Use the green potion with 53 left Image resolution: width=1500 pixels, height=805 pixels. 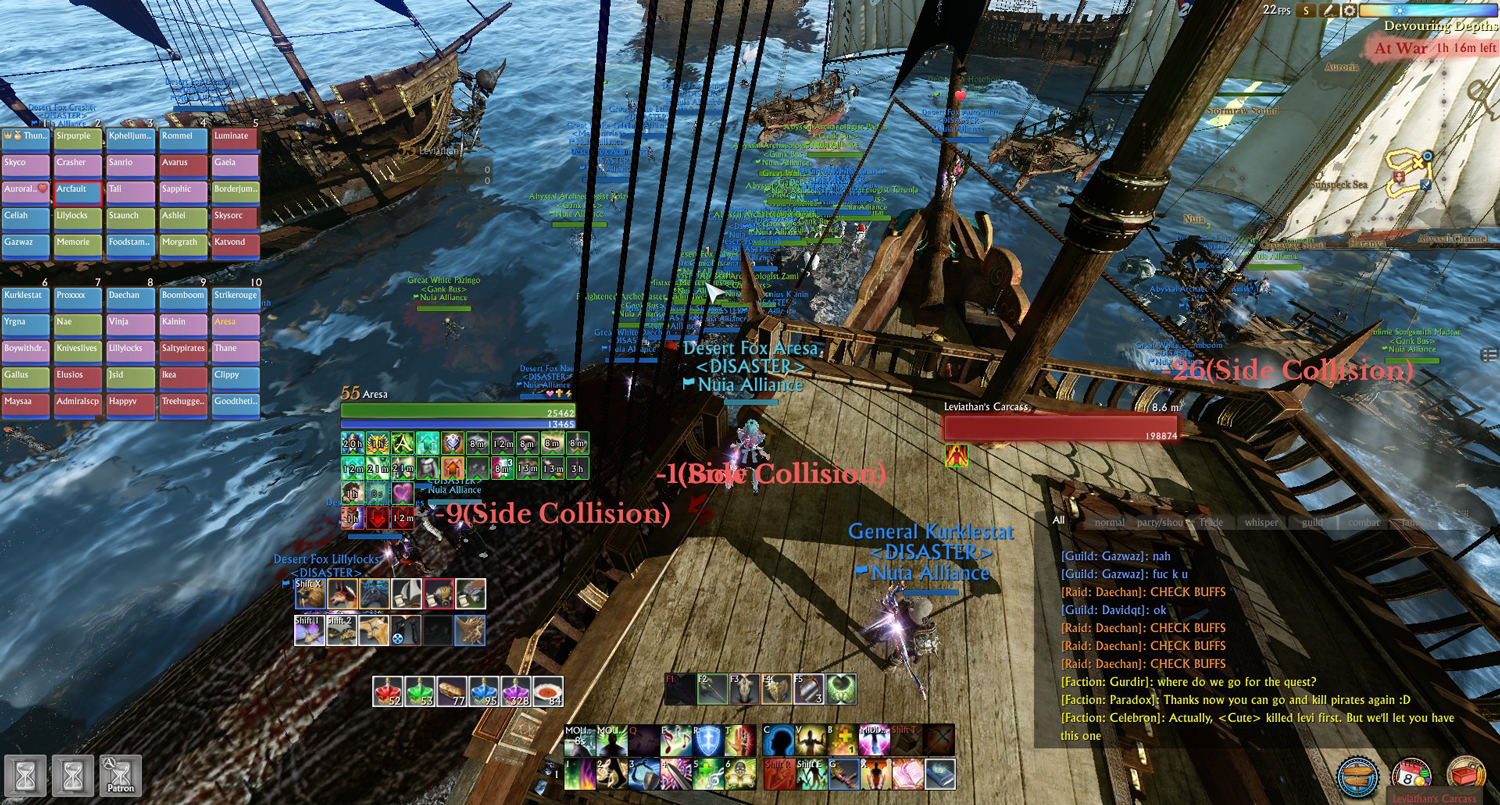coord(419,691)
